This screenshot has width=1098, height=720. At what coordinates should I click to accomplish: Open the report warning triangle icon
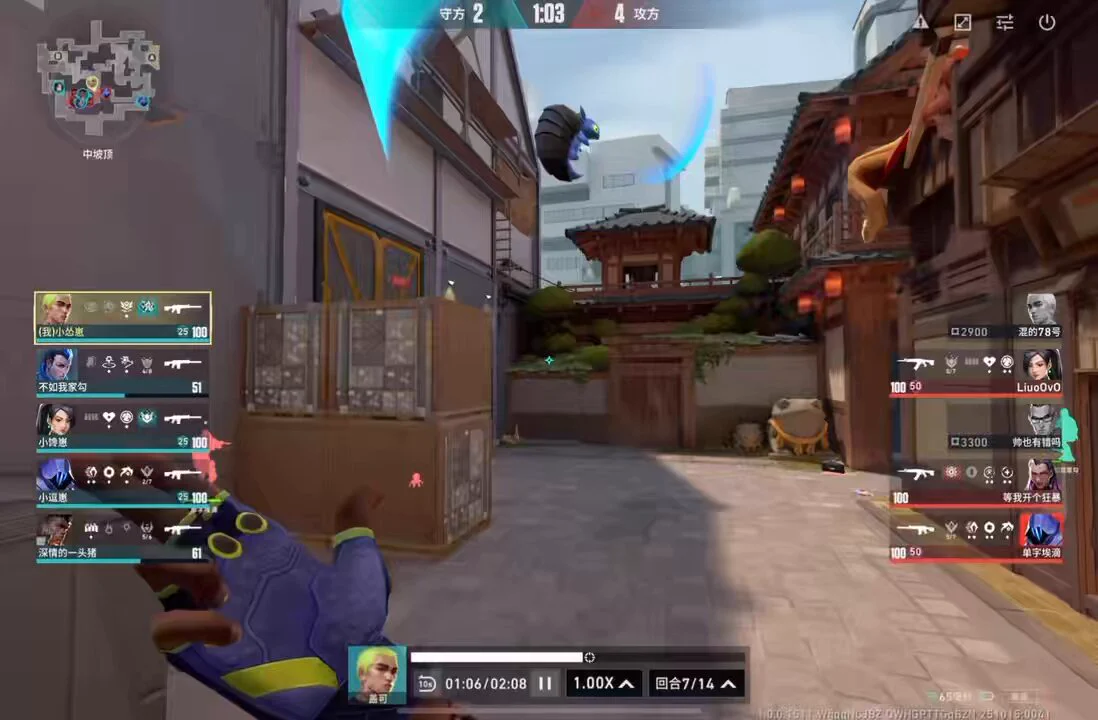tap(920, 22)
